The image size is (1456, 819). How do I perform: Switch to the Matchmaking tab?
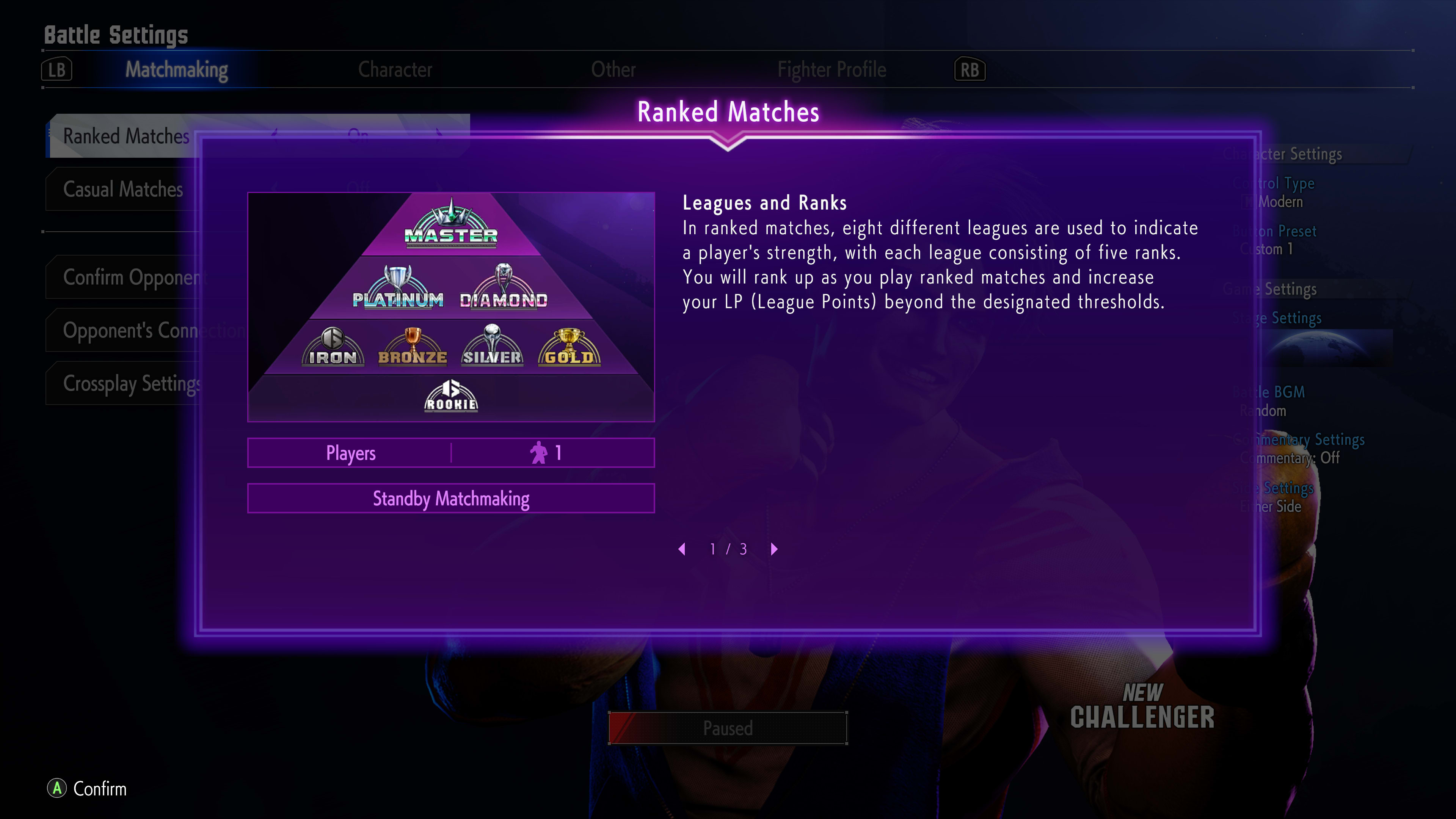pyautogui.click(x=176, y=69)
